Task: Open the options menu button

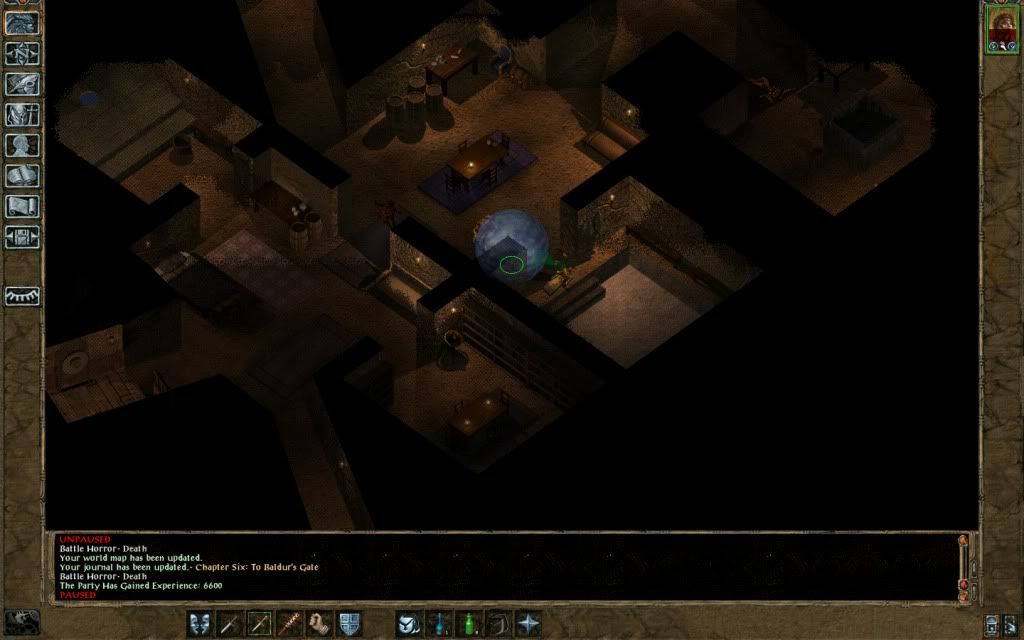Action: 22,237
